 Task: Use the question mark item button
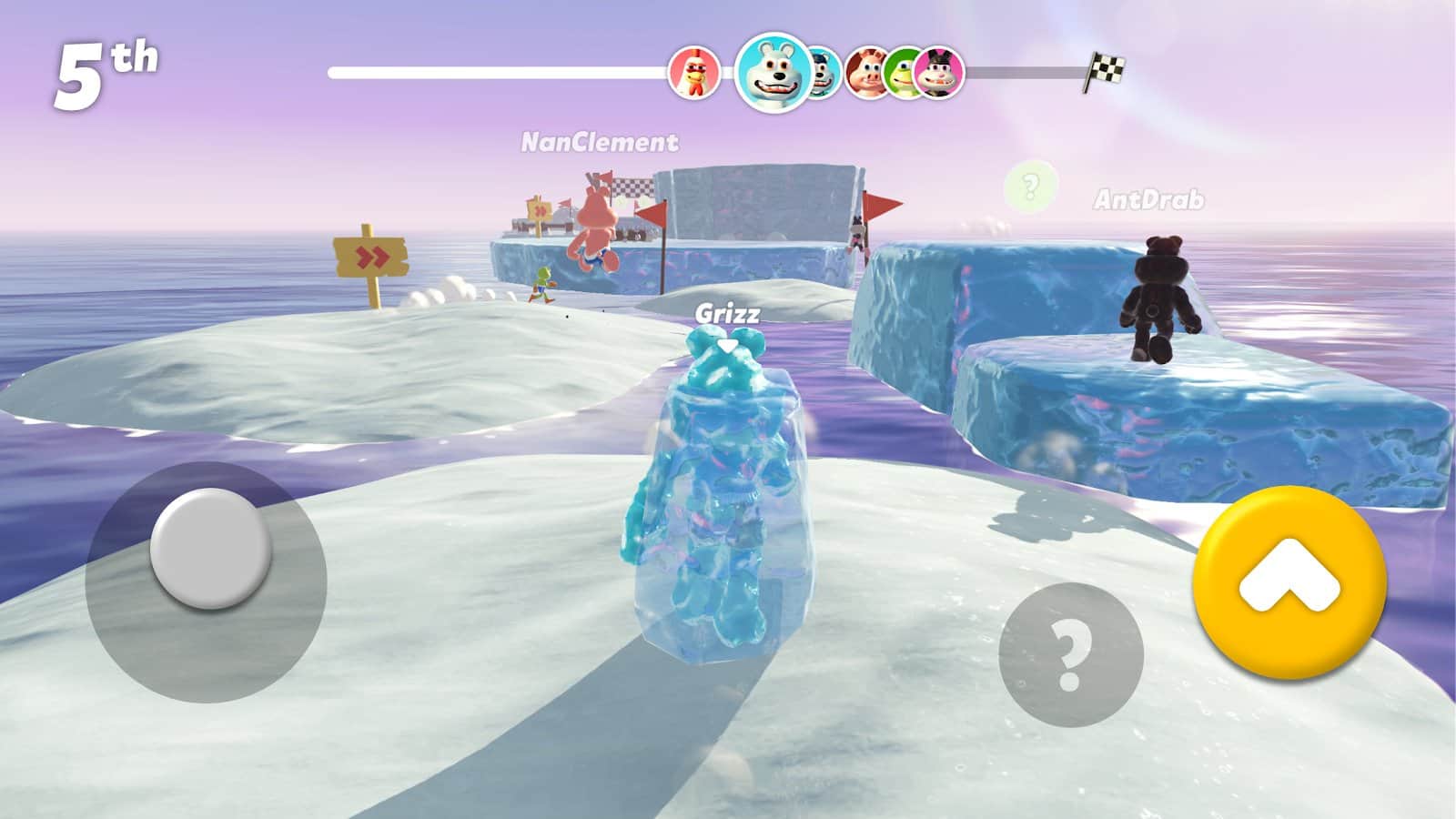click(x=1070, y=654)
